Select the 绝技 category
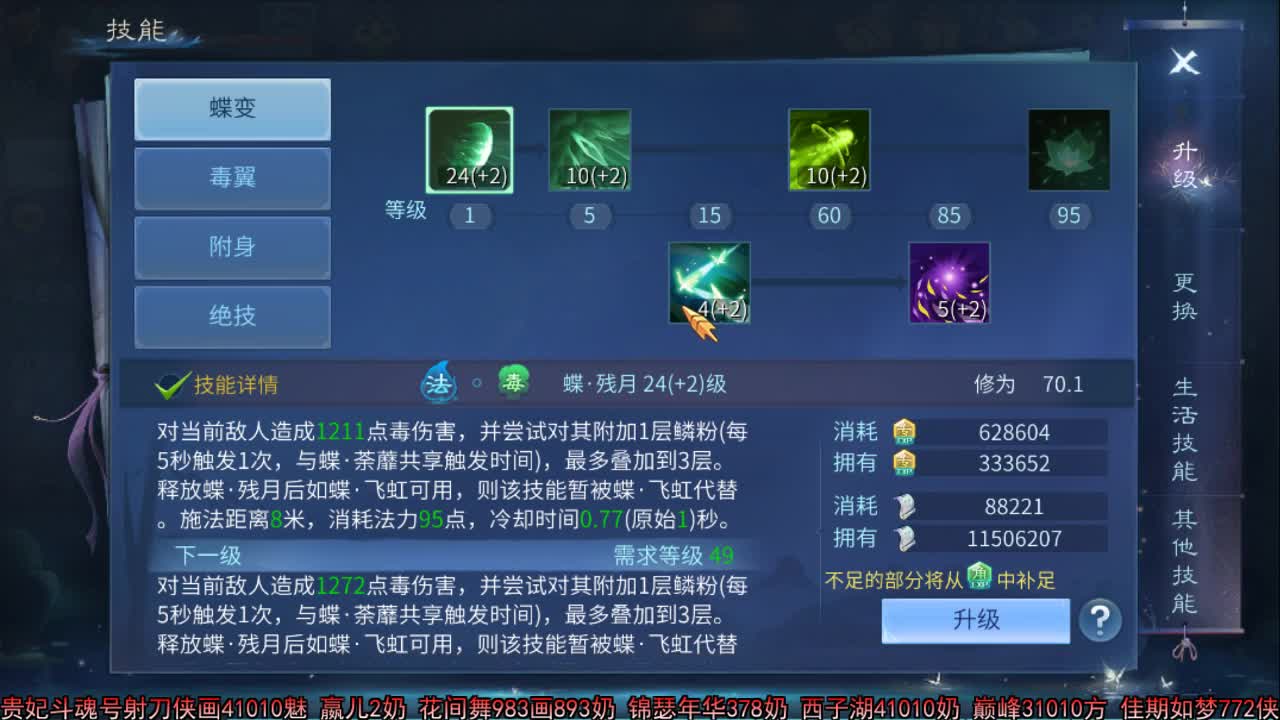Viewport: 1280px width, 720px height. (x=232, y=317)
